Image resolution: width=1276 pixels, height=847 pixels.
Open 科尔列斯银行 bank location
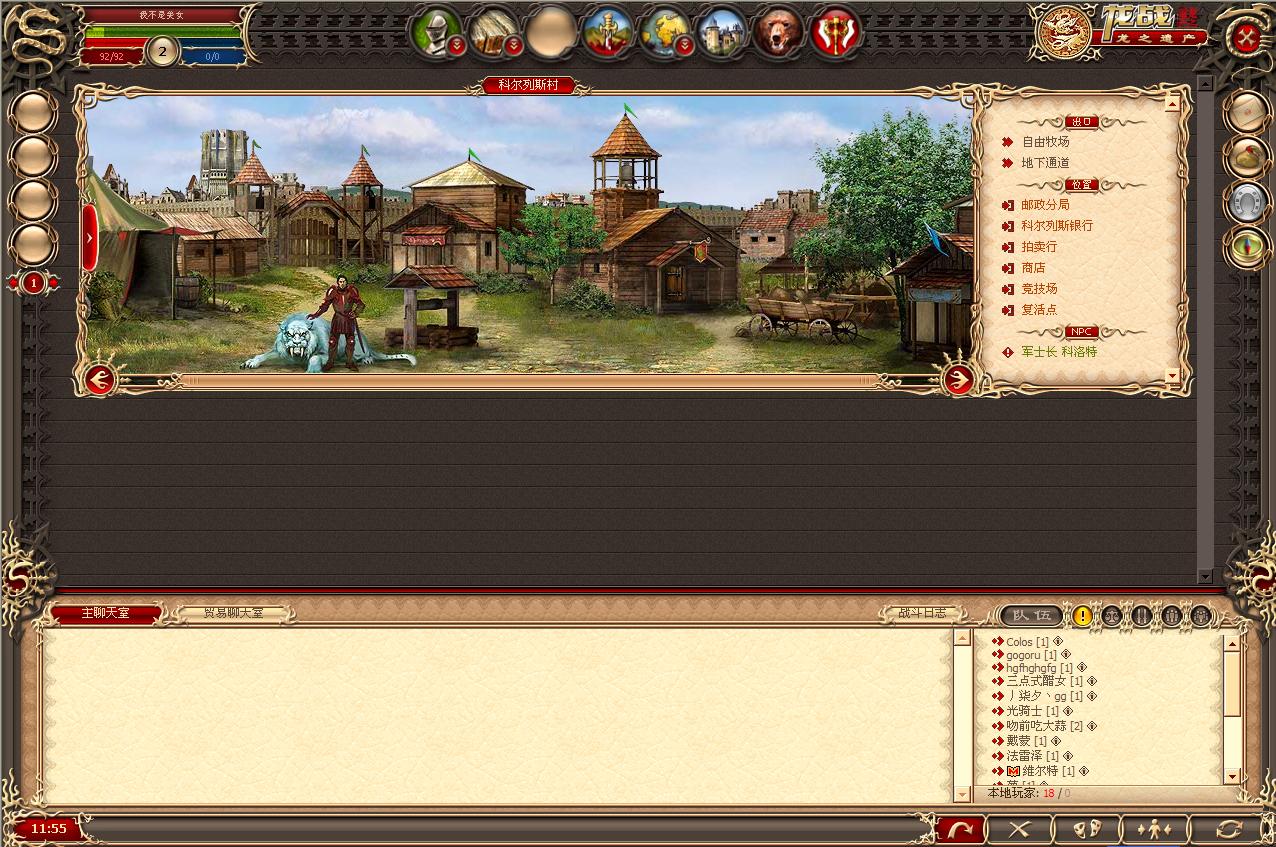[x=1056, y=226]
